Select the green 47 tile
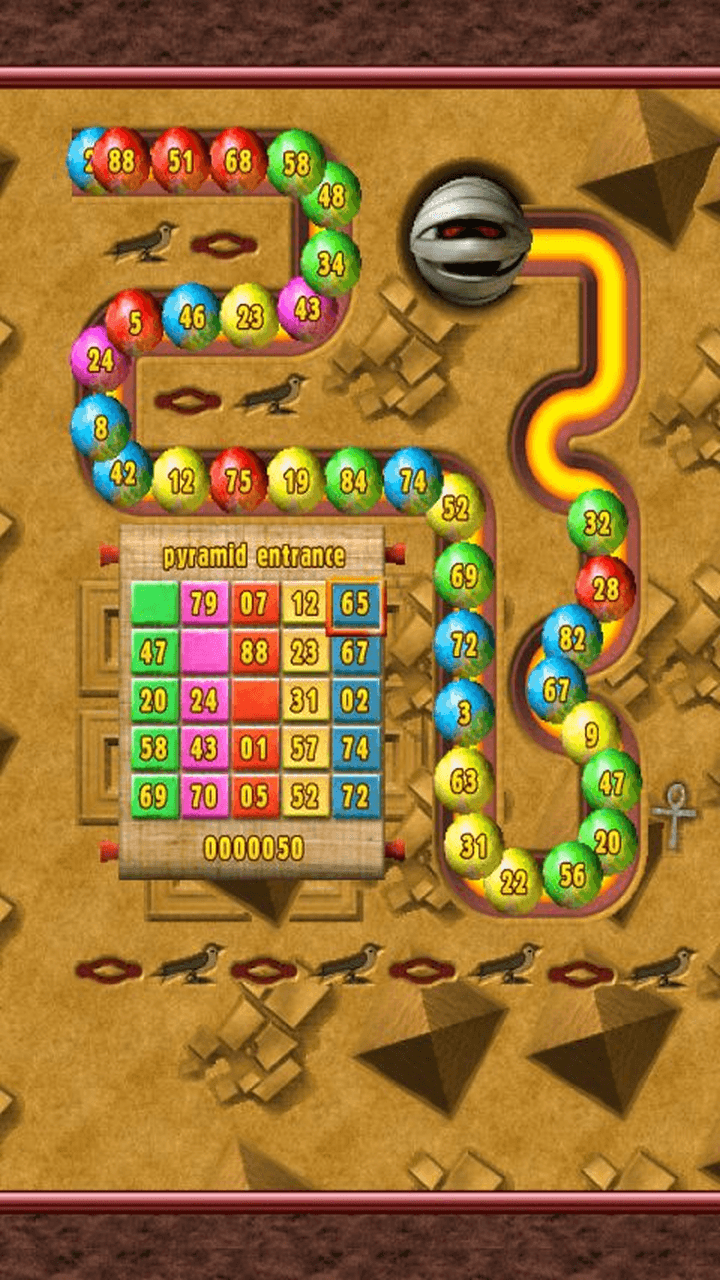This screenshot has height=1280, width=720. 154,652
